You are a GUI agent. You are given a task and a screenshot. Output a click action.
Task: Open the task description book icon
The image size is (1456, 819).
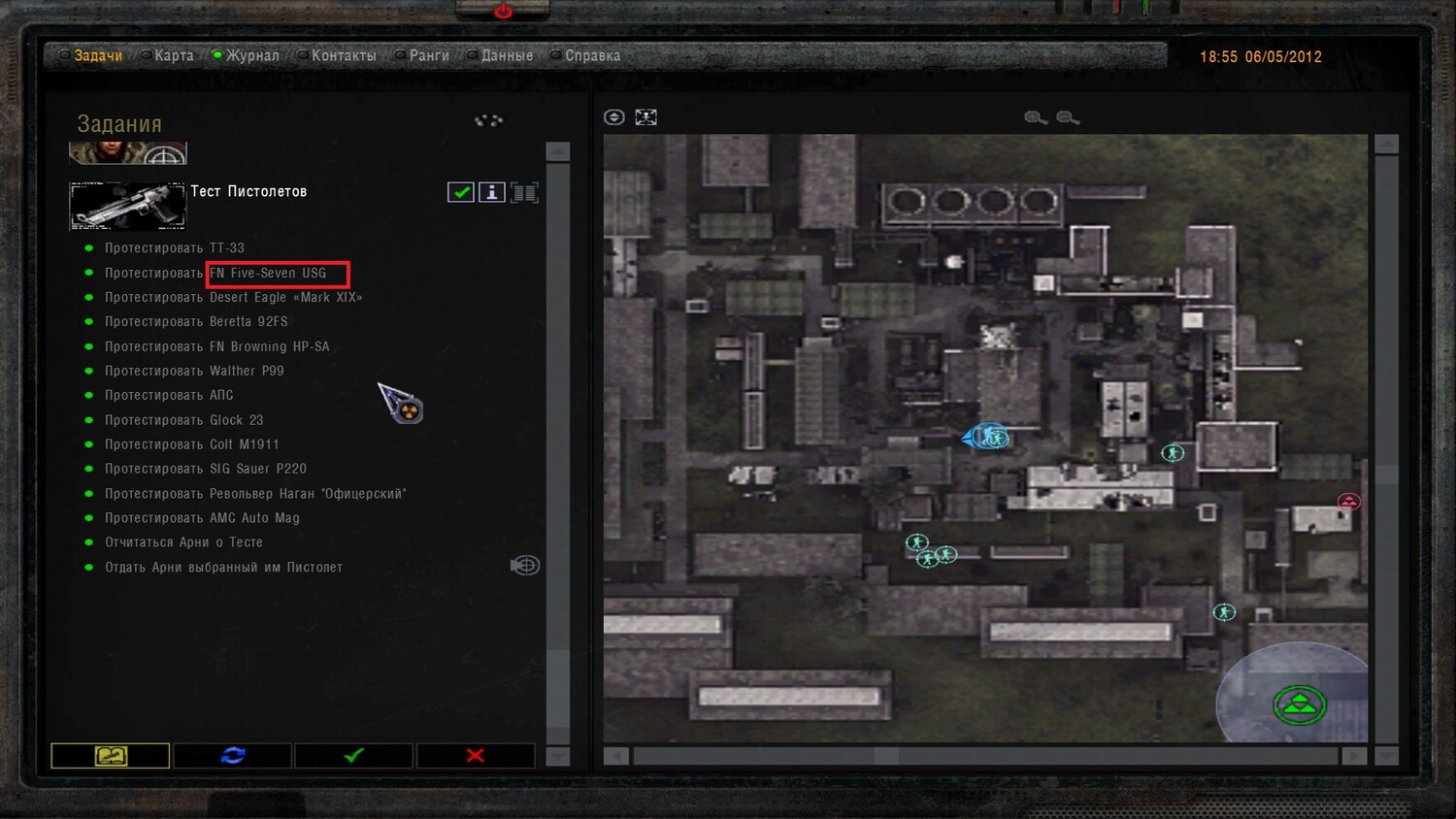pyautogui.click(x=524, y=192)
